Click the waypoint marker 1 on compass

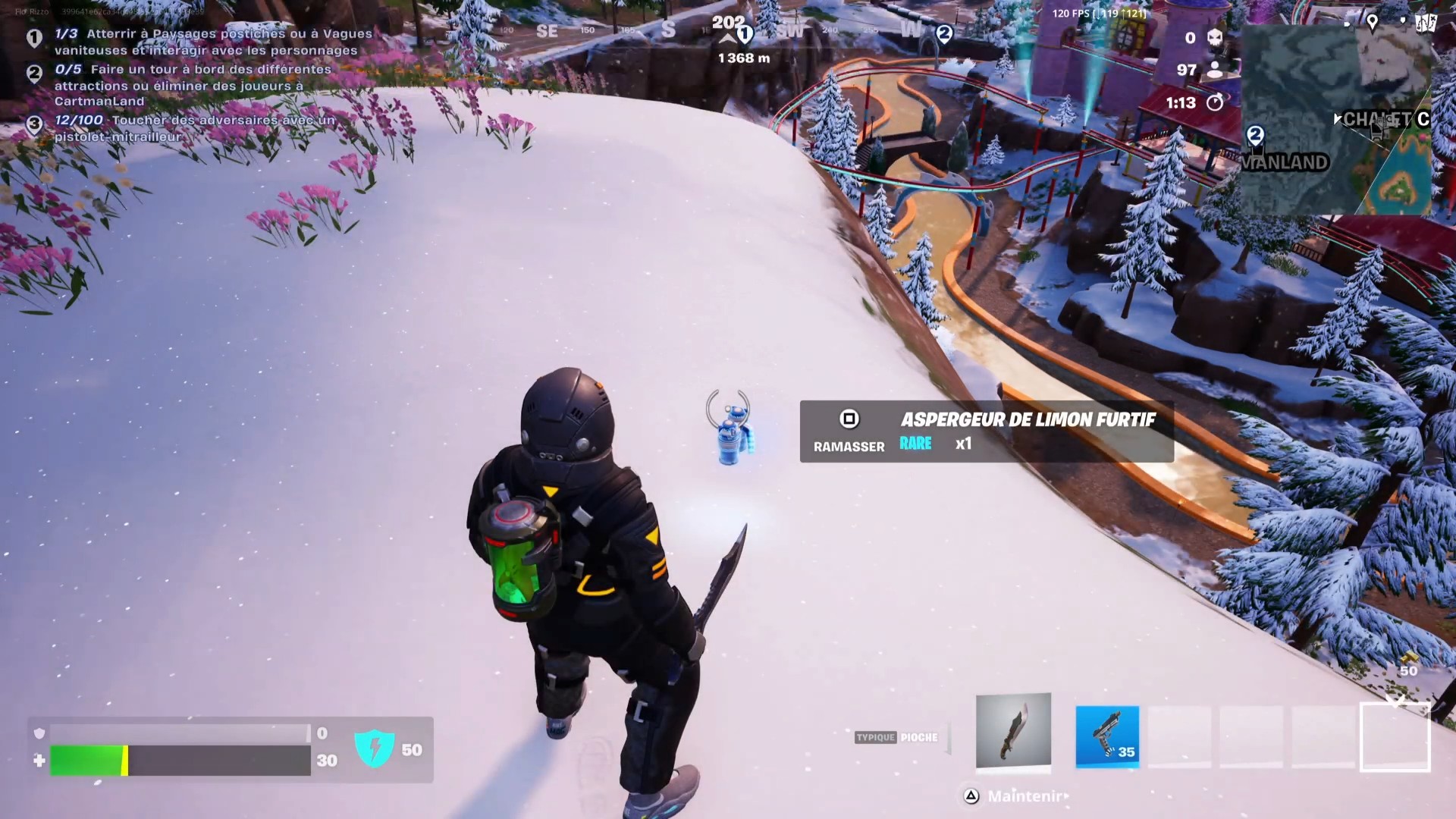coord(744,33)
